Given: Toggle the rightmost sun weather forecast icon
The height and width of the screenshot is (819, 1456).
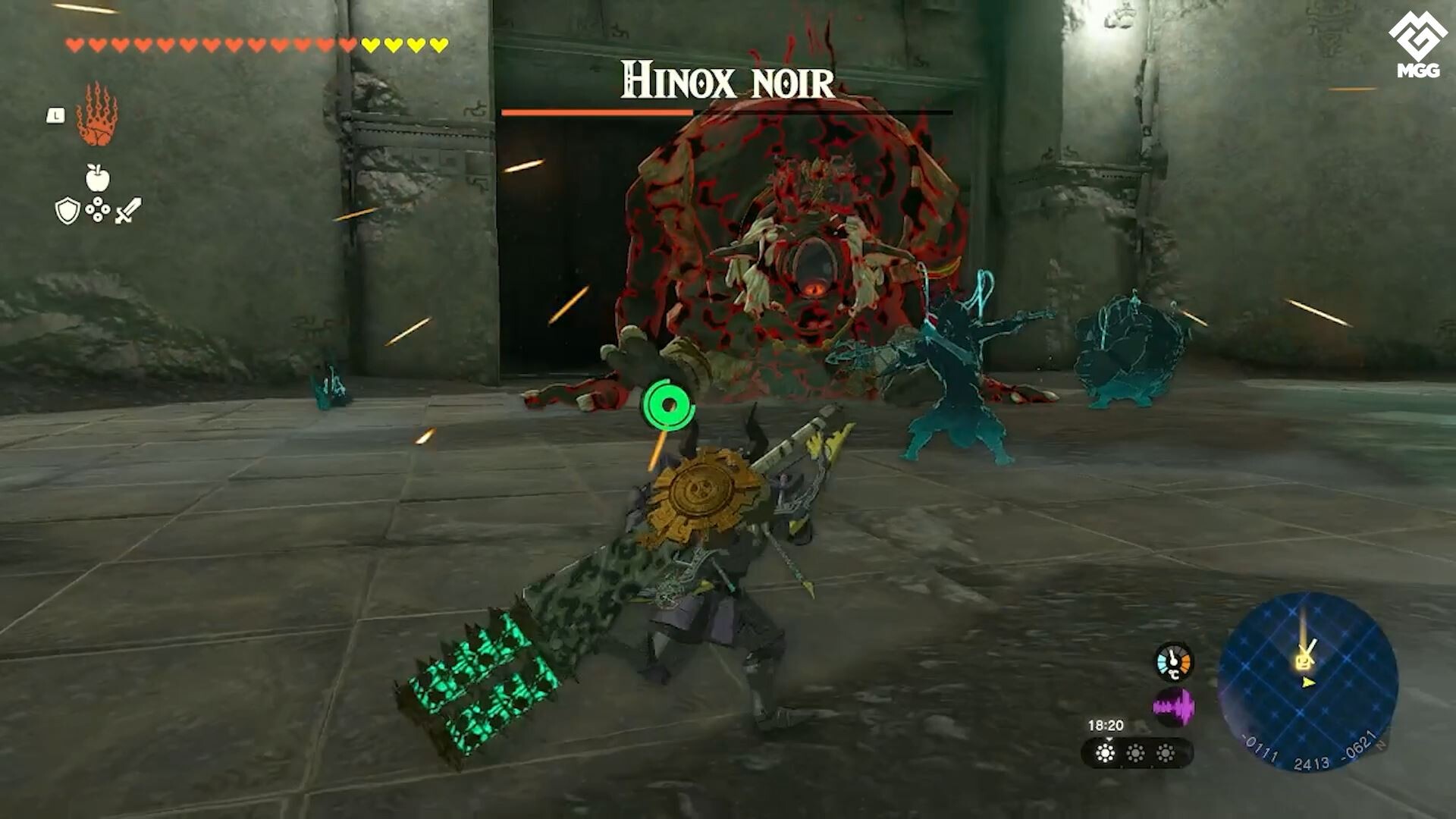Looking at the screenshot, I should pyautogui.click(x=1166, y=753).
